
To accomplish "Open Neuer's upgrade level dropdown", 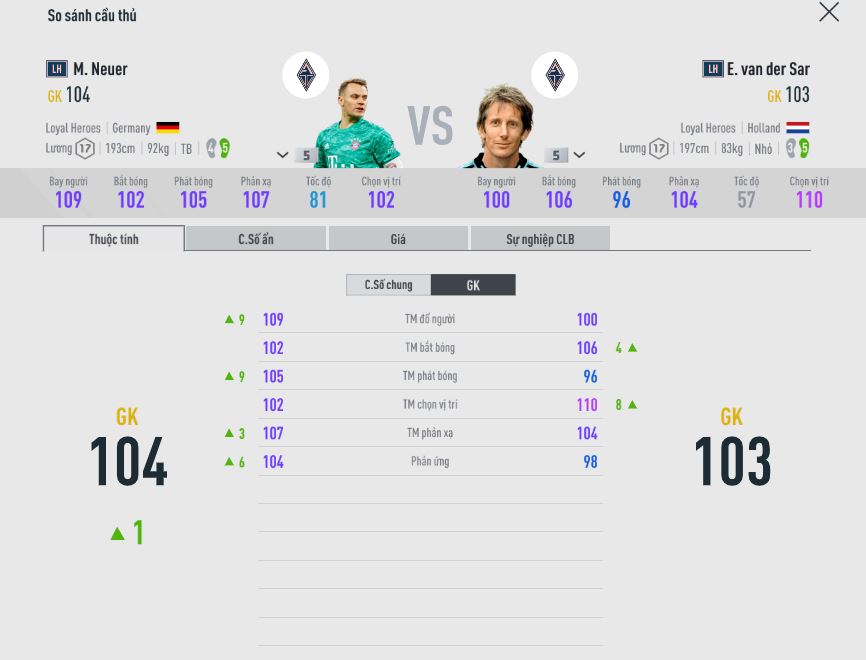I will tap(283, 155).
